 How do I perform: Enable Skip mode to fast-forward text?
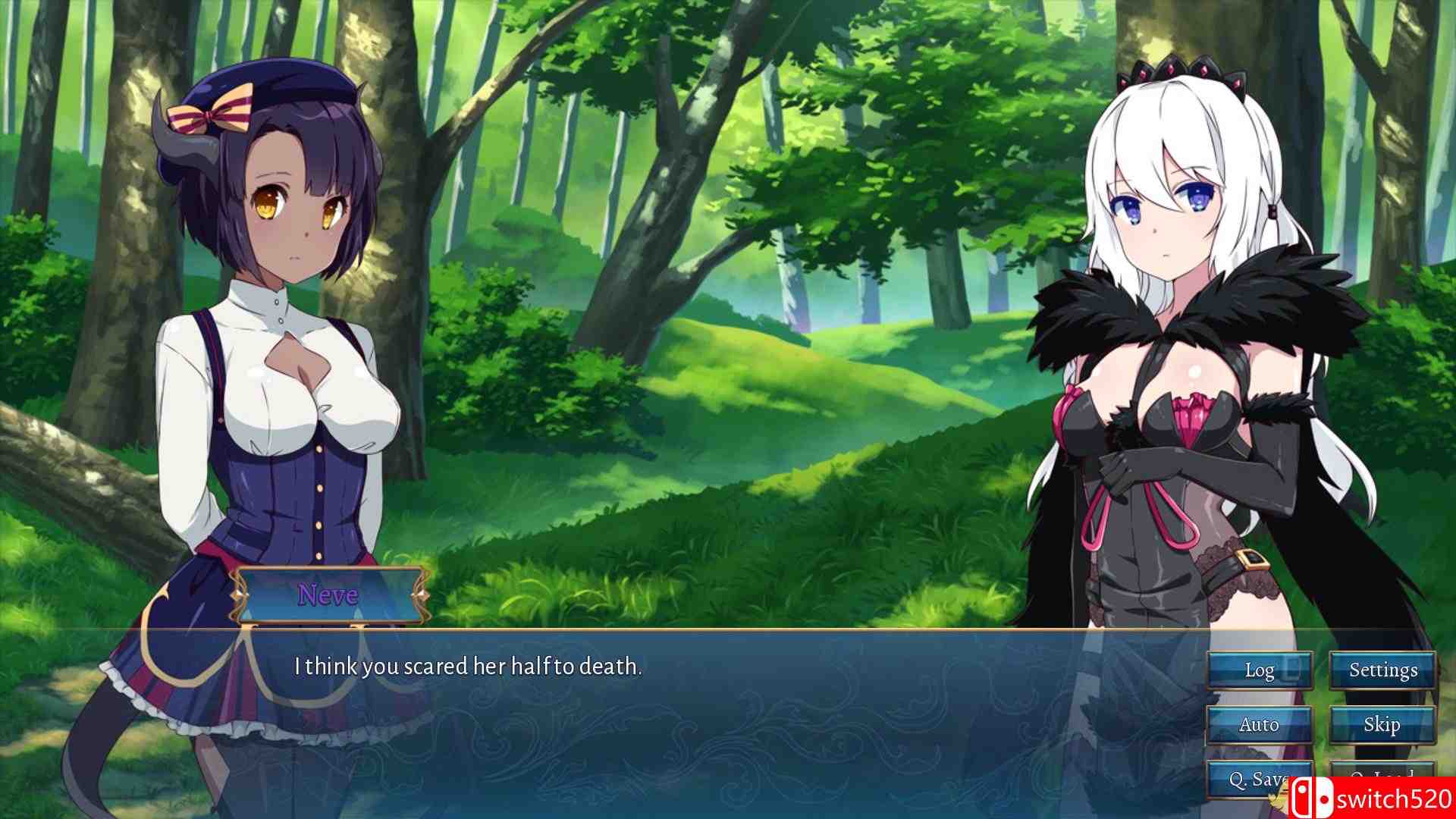point(1383,724)
